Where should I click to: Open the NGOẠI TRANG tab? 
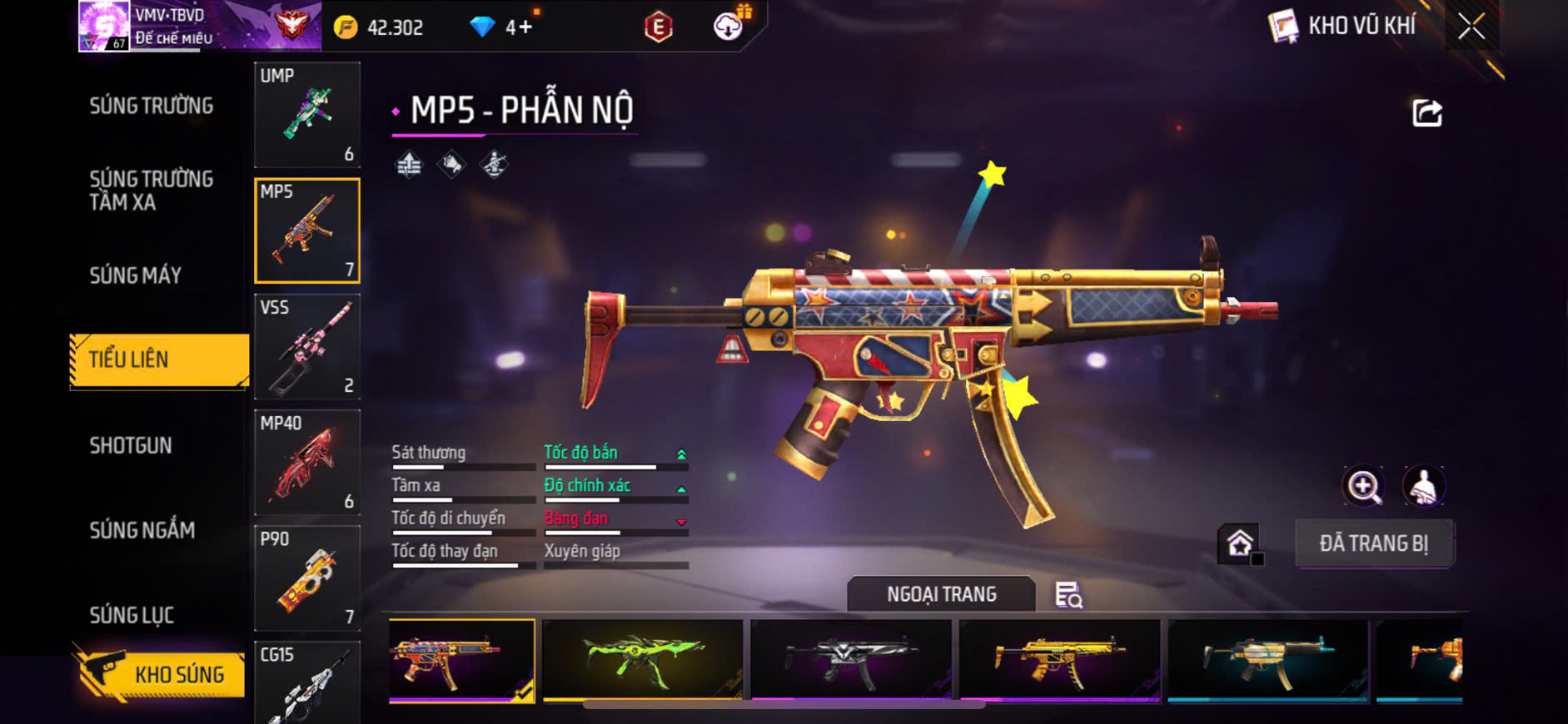point(941,594)
